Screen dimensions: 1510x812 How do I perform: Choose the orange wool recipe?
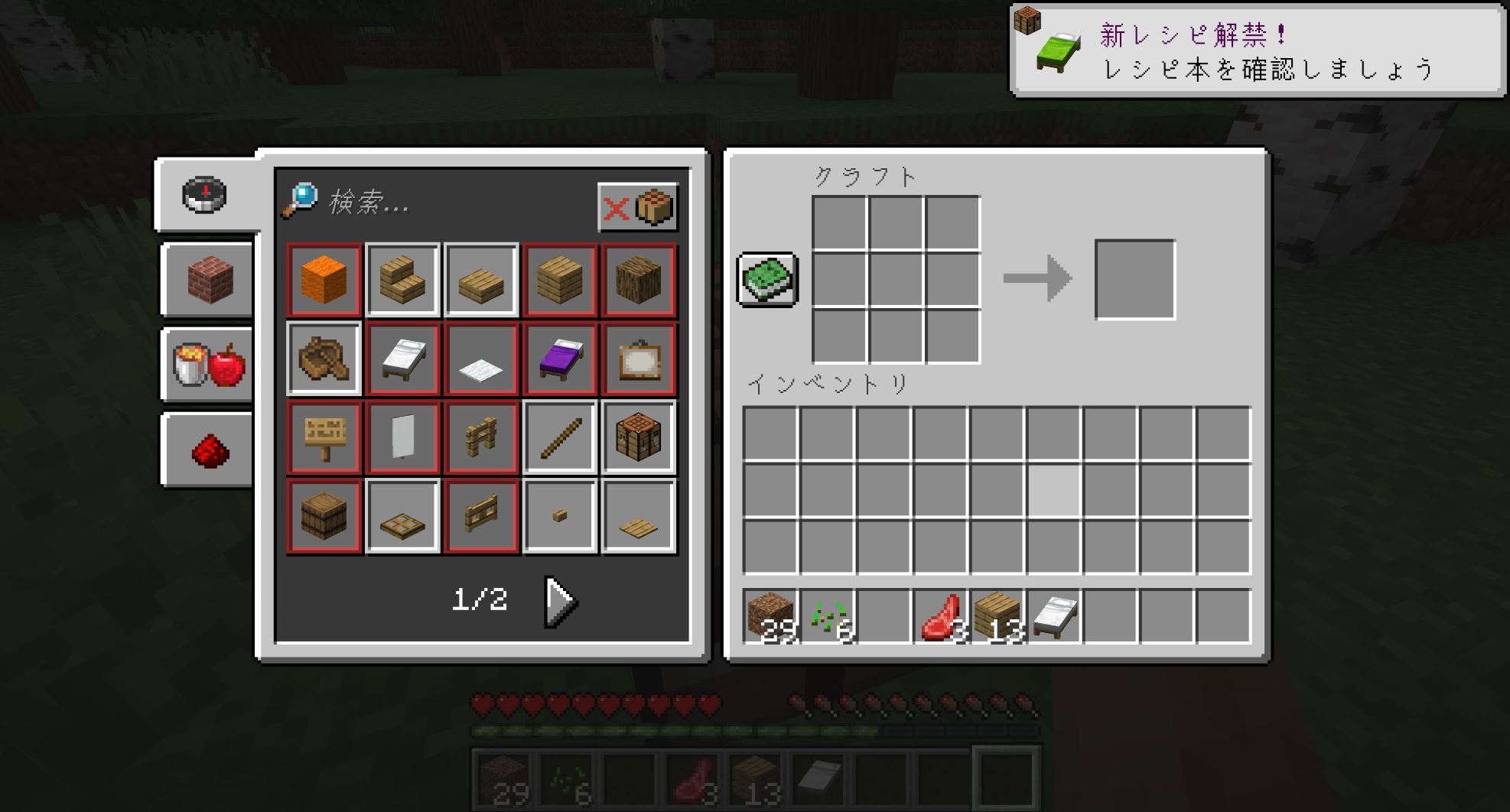(x=324, y=281)
